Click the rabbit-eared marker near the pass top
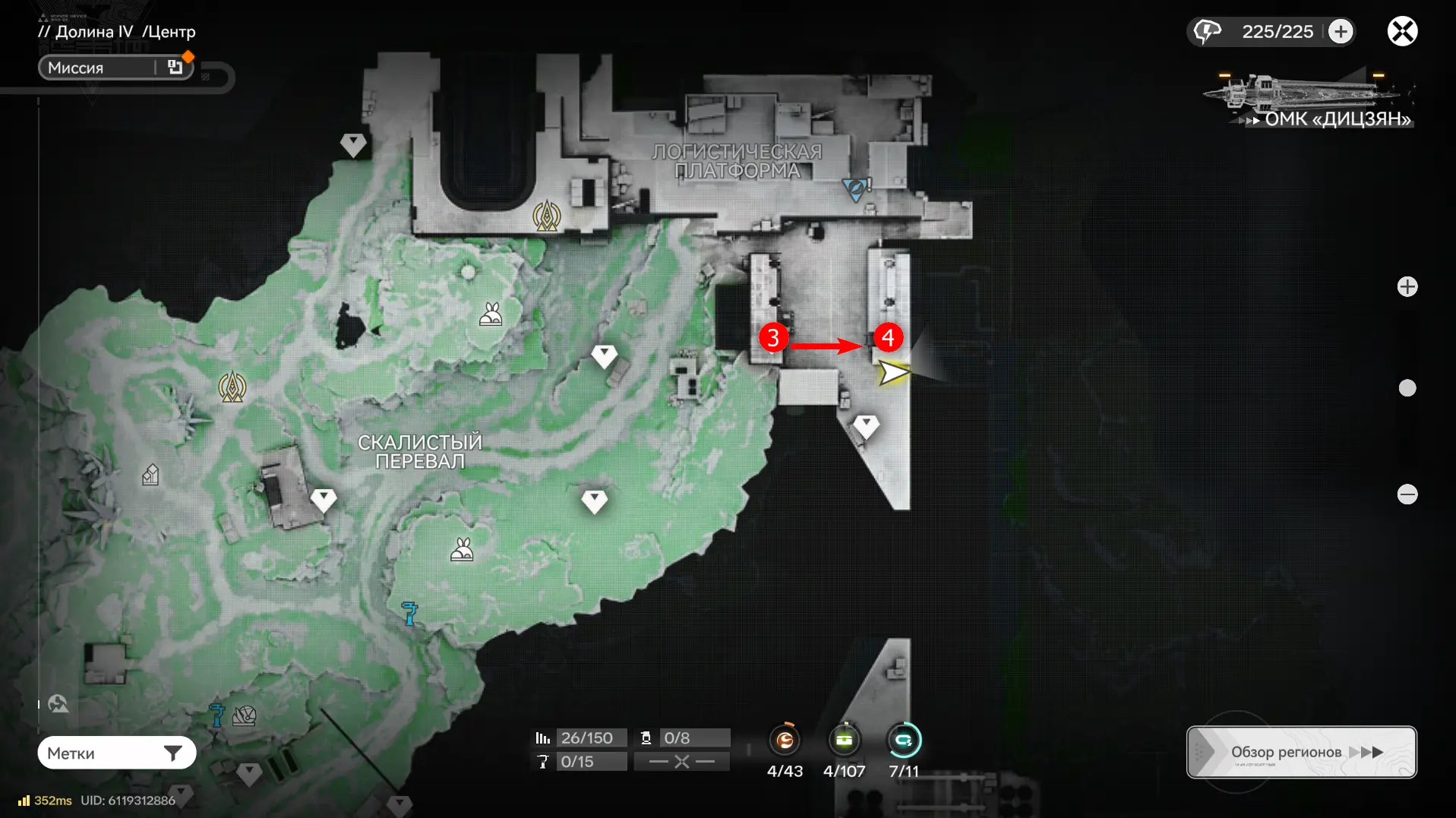 pos(491,313)
